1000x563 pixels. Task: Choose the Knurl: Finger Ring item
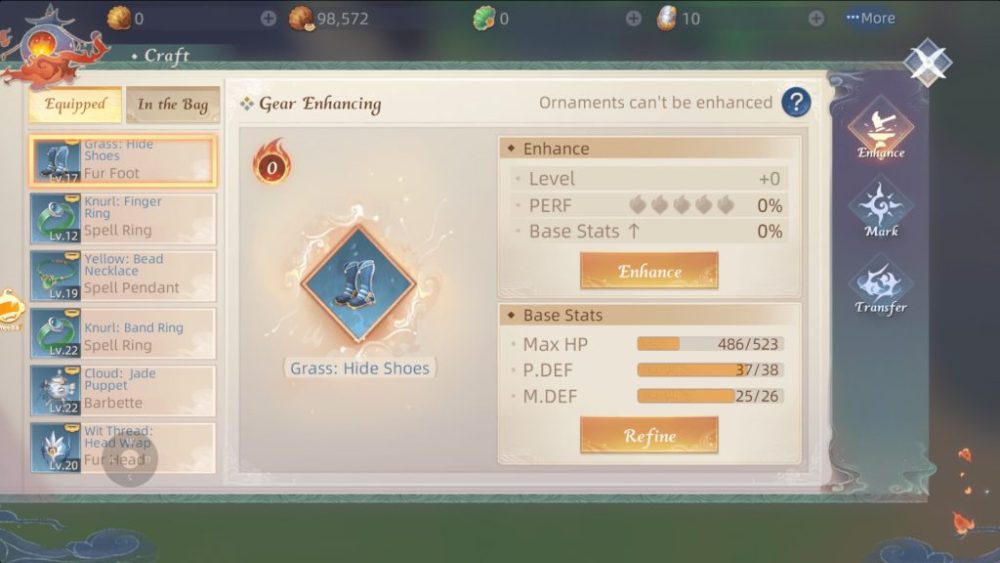click(122, 218)
